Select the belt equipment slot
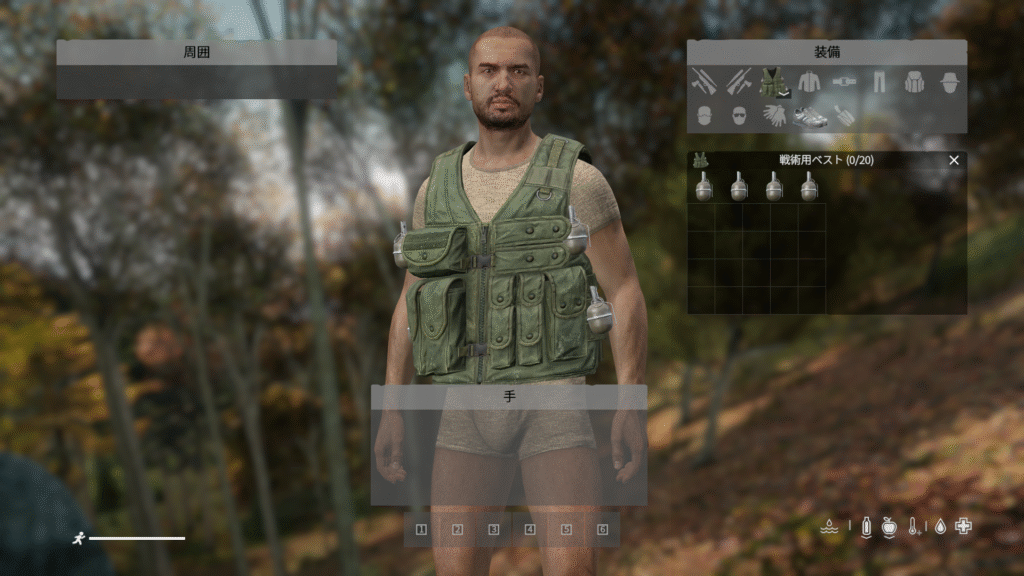The height and width of the screenshot is (576, 1024). point(844,82)
